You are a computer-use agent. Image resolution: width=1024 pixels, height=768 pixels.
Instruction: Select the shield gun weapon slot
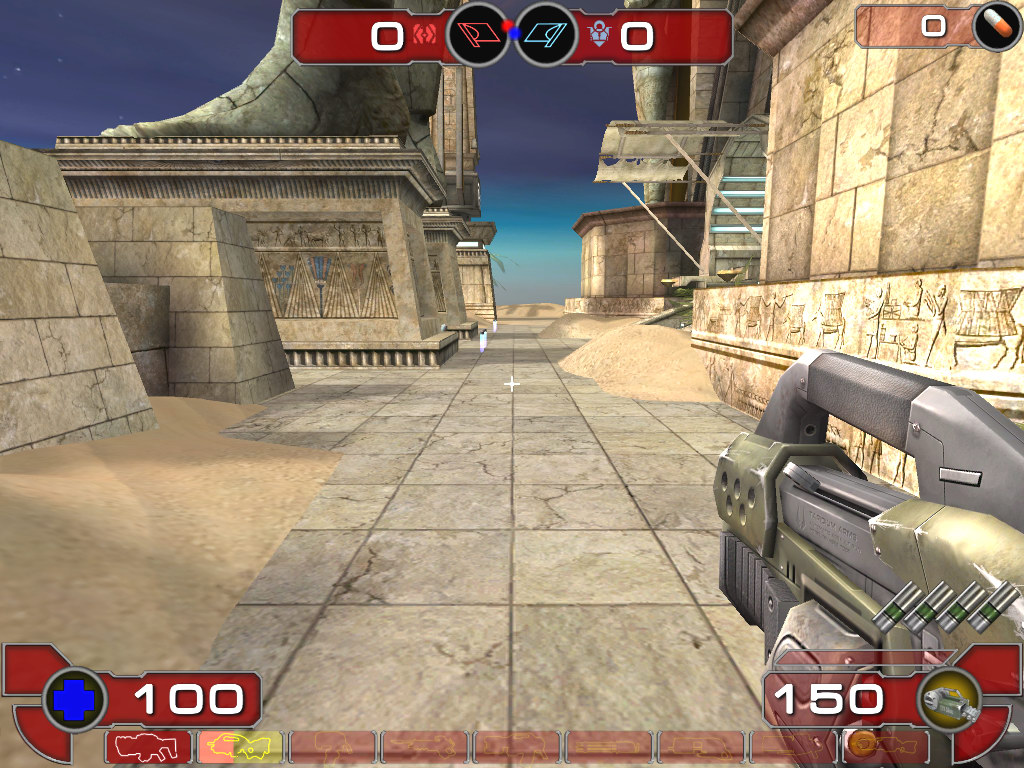point(148,747)
